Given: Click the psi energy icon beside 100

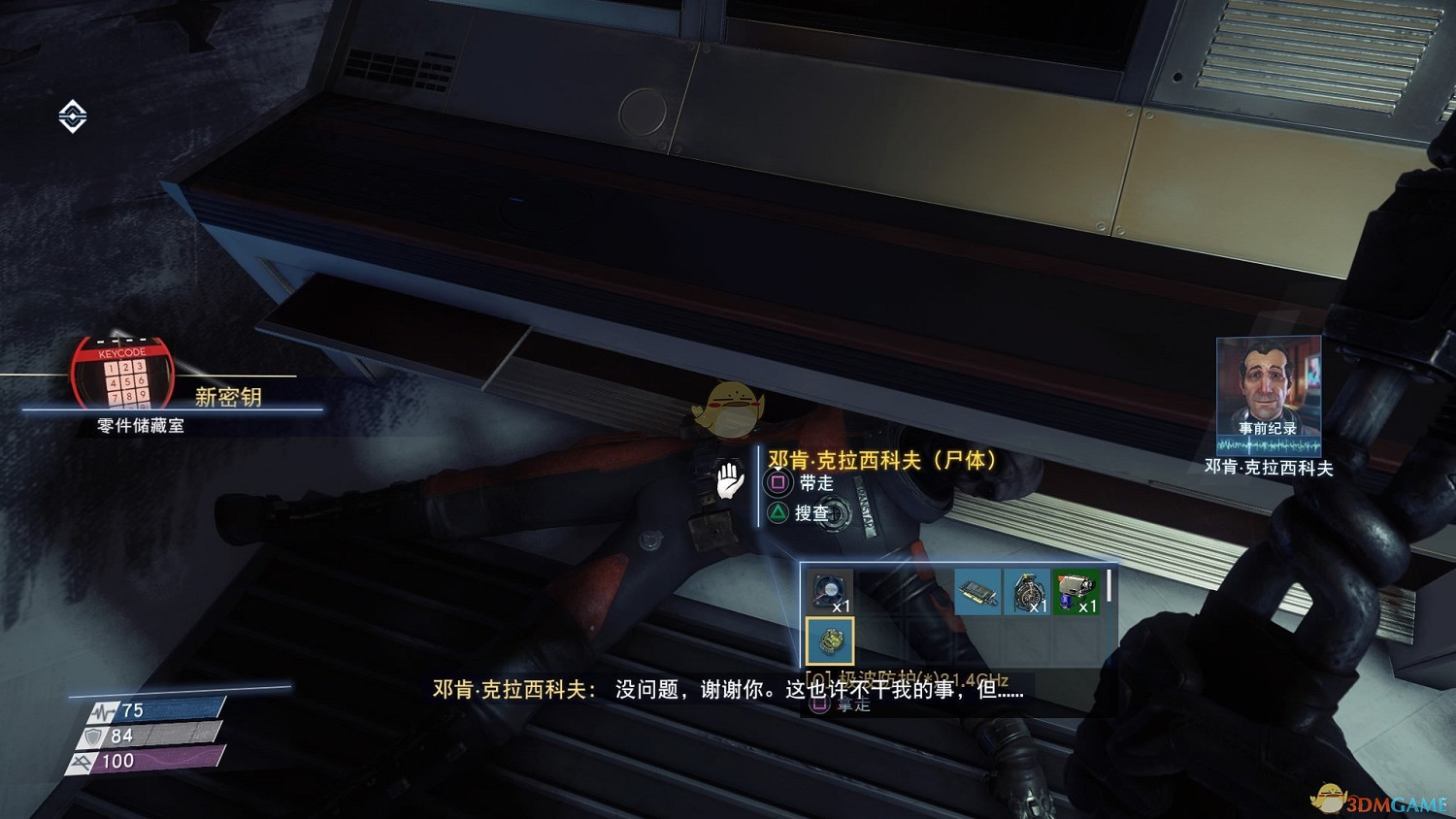Looking at the screenshot, I should (81, 760).
